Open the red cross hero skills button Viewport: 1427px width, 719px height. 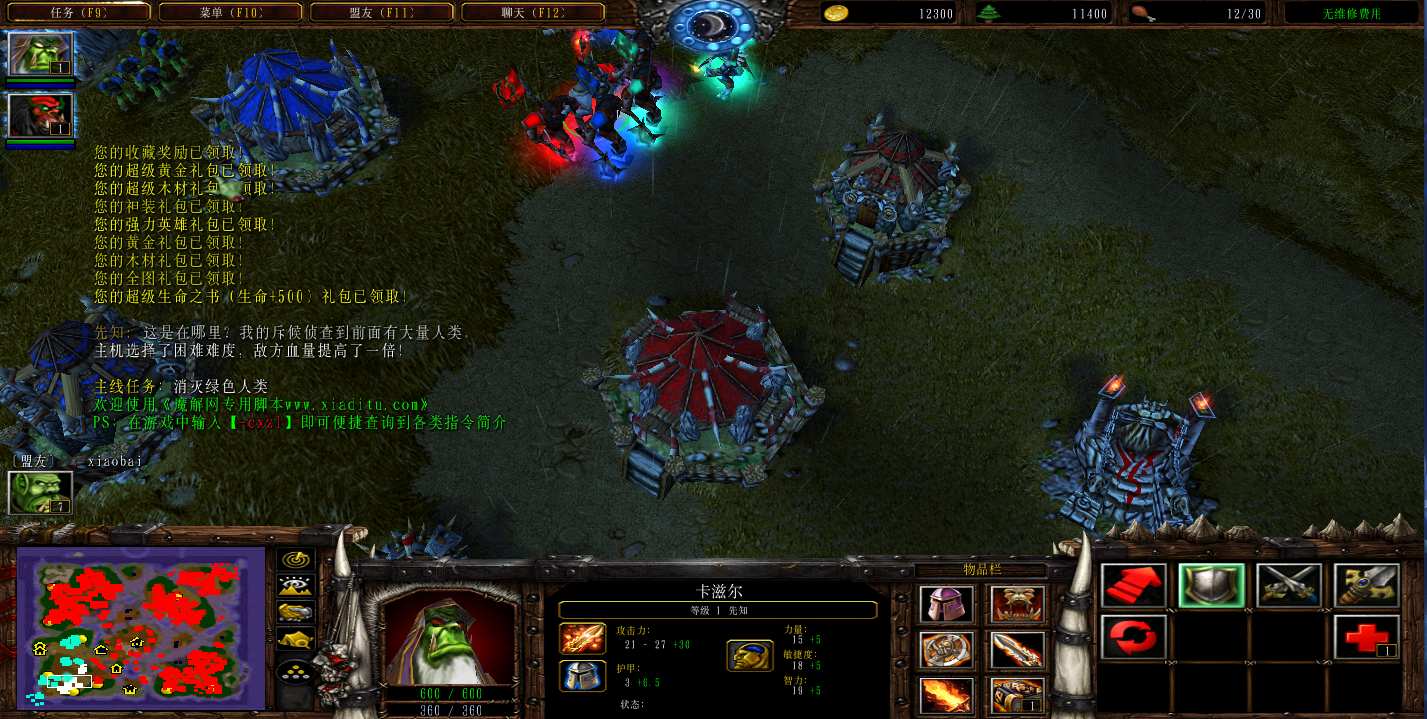click(1366, 637)
